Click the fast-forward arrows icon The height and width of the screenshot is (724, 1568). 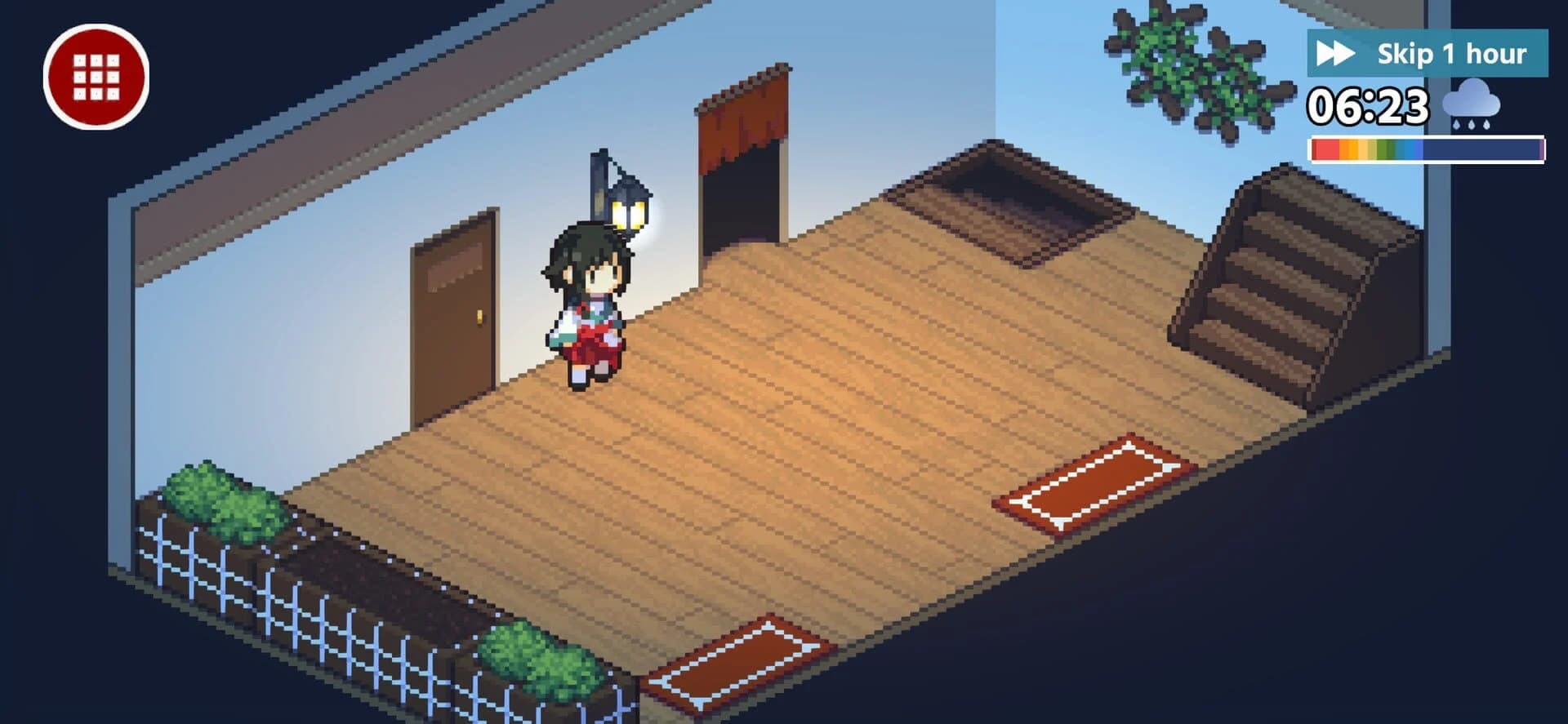point(1337,53)
